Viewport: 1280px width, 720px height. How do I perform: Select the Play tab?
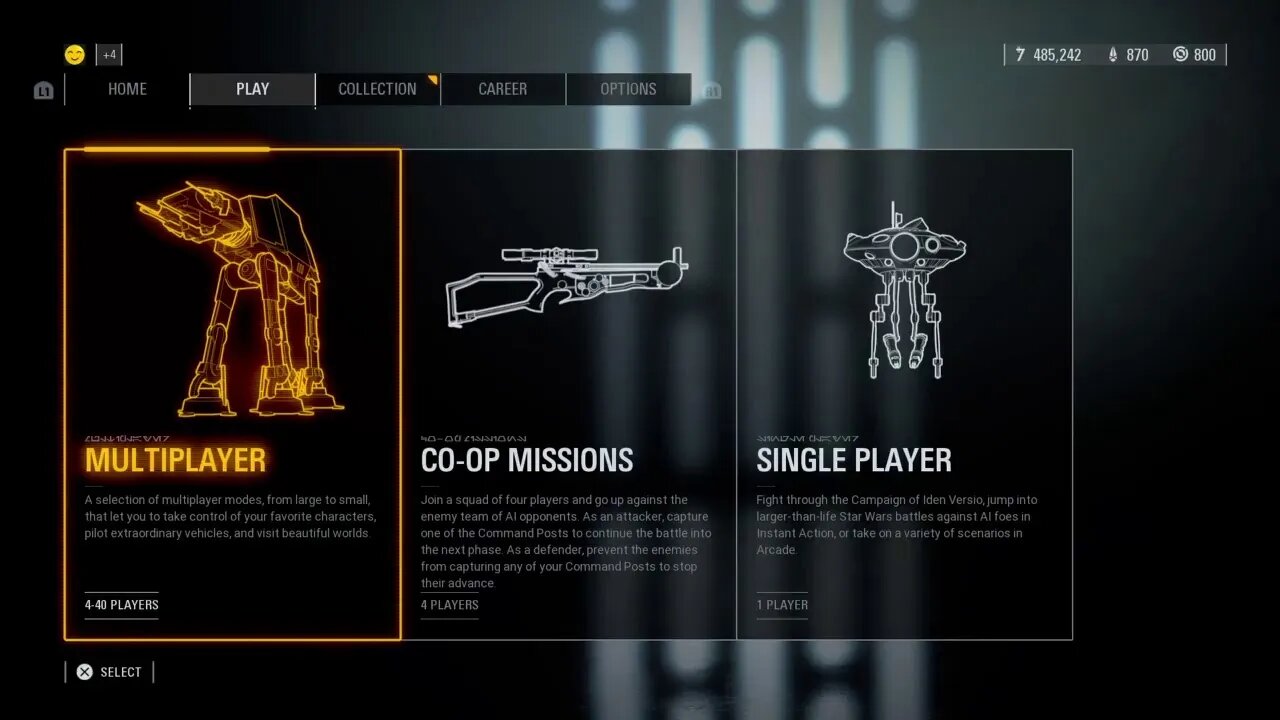(252, 89)
